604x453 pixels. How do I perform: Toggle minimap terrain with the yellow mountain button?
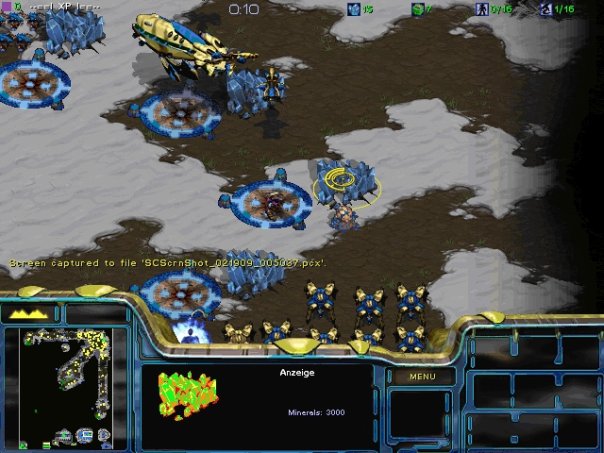(30, 314)
